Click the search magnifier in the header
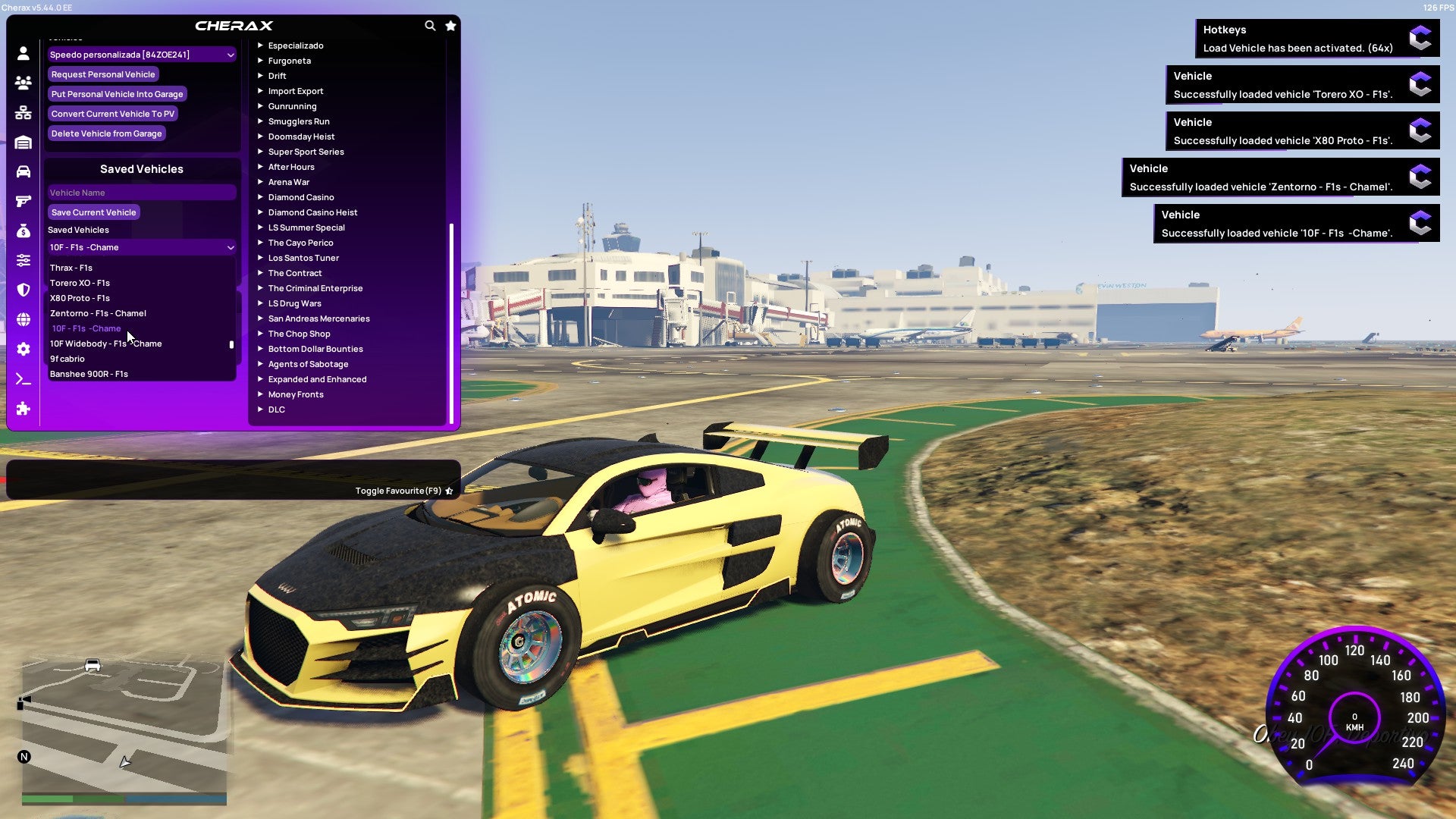 pos(430,25)
